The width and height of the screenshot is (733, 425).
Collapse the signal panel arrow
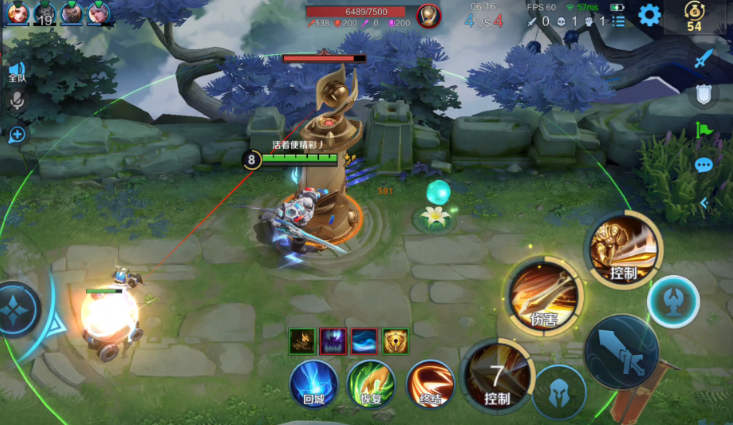tap(704, 203)
